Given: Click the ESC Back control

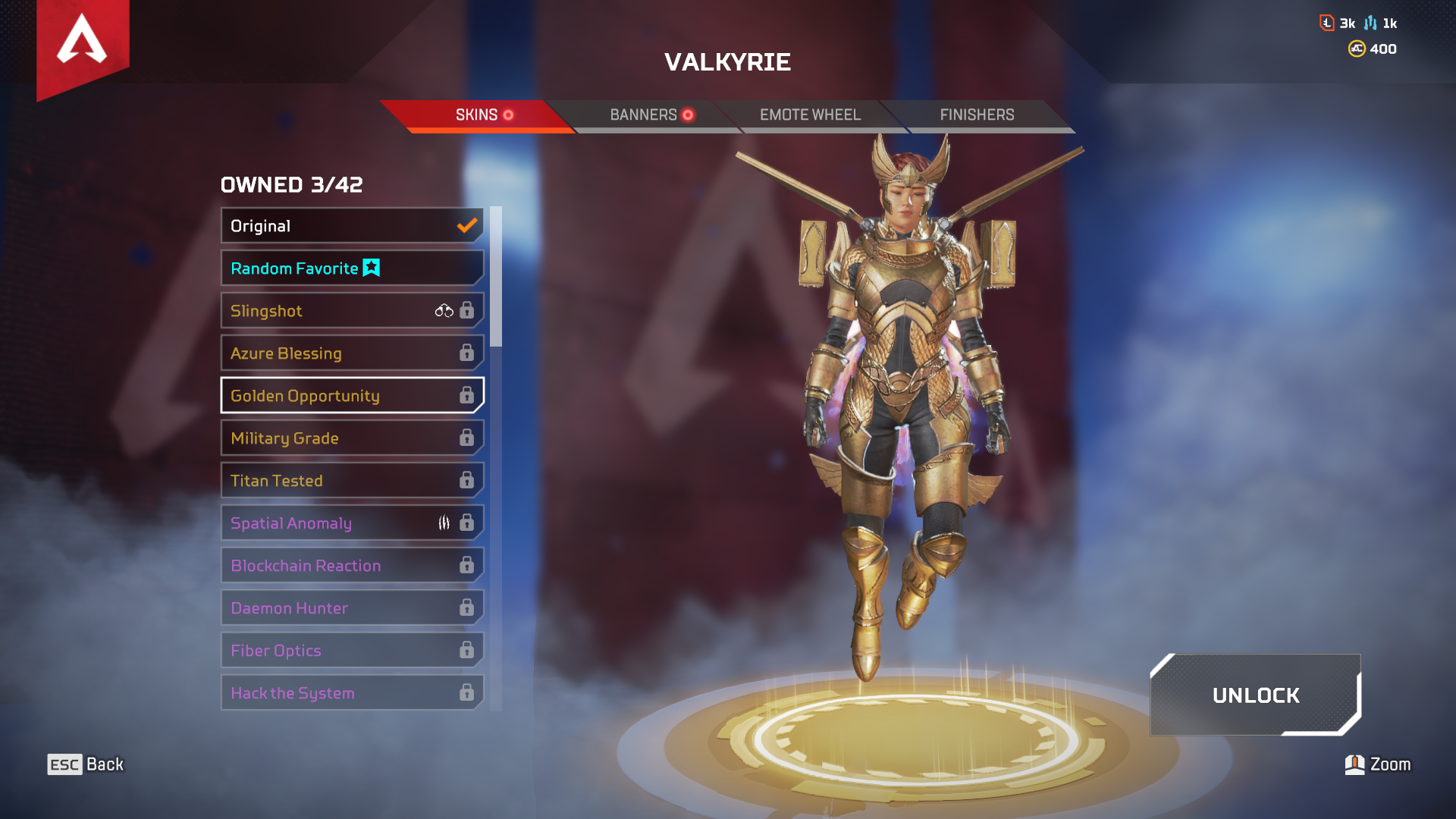Looking at the screenshot, I should [83, 764].
